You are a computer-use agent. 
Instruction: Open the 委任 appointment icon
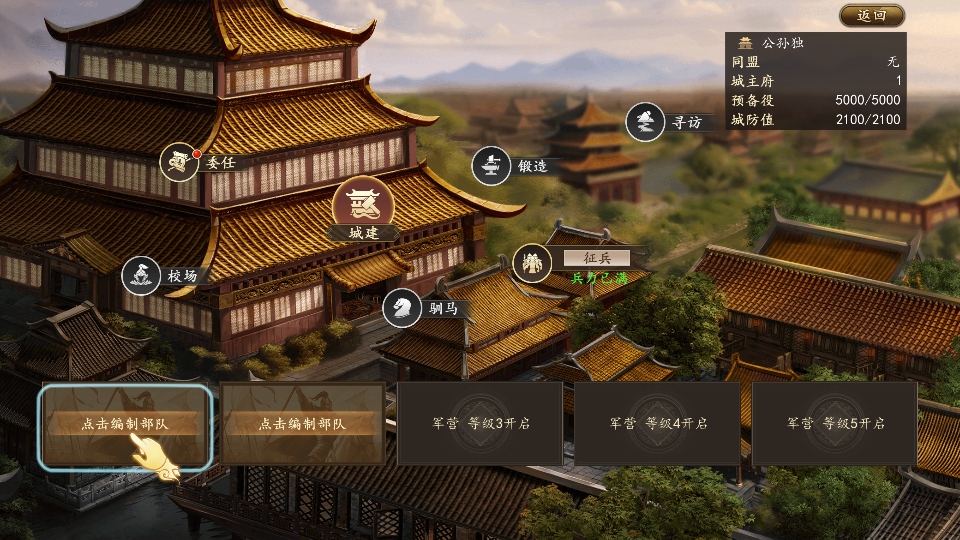181,162
